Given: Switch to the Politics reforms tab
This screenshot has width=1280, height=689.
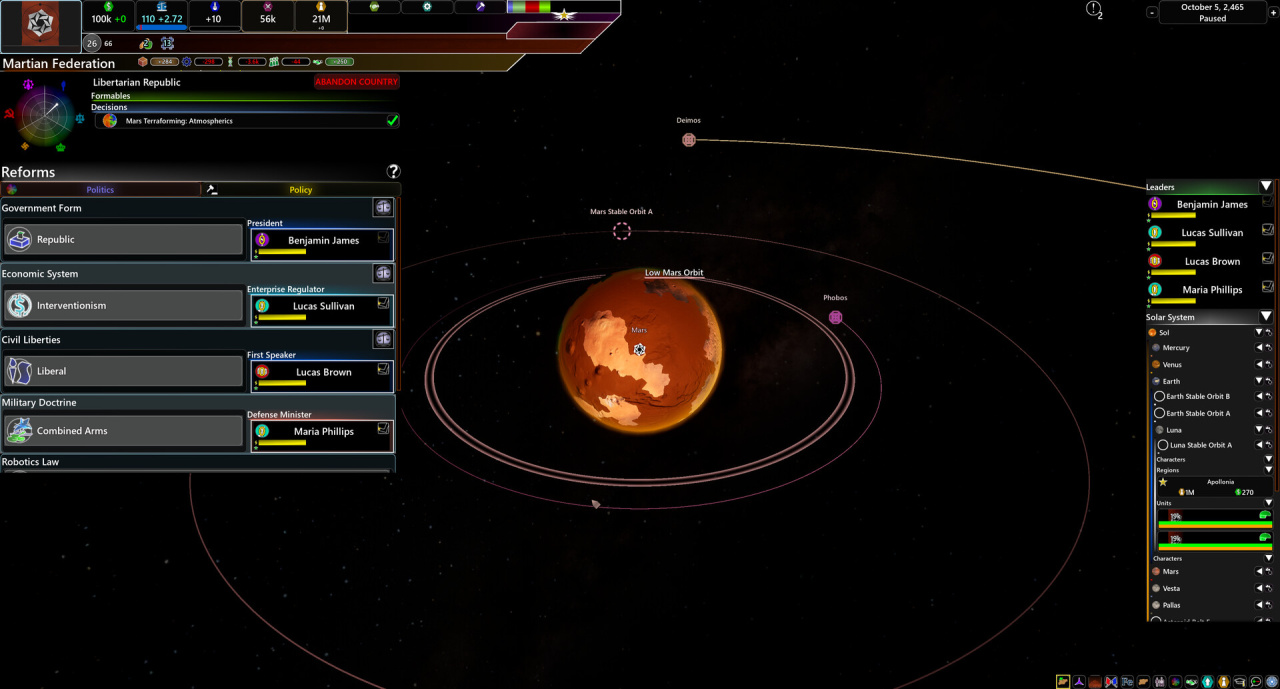Looking at the screenshot, I should pos(100,189).
